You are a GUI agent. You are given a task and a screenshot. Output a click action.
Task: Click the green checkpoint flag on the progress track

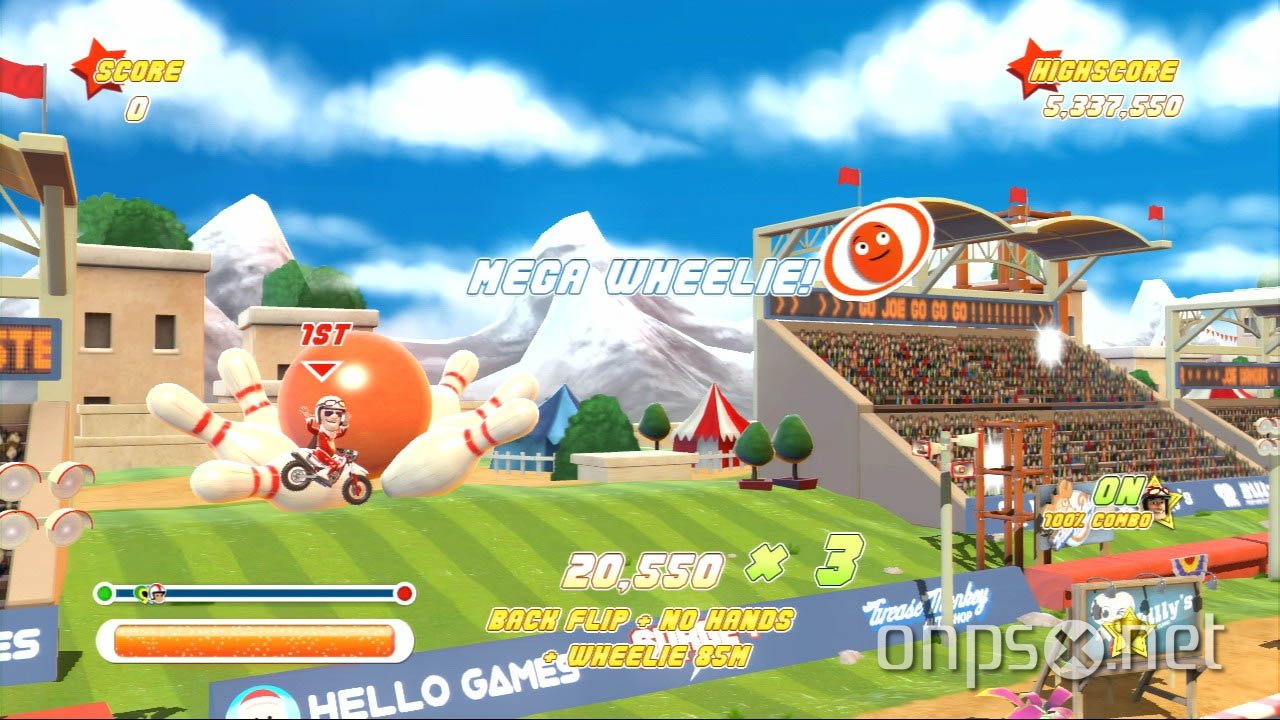(x=140, y=592)
